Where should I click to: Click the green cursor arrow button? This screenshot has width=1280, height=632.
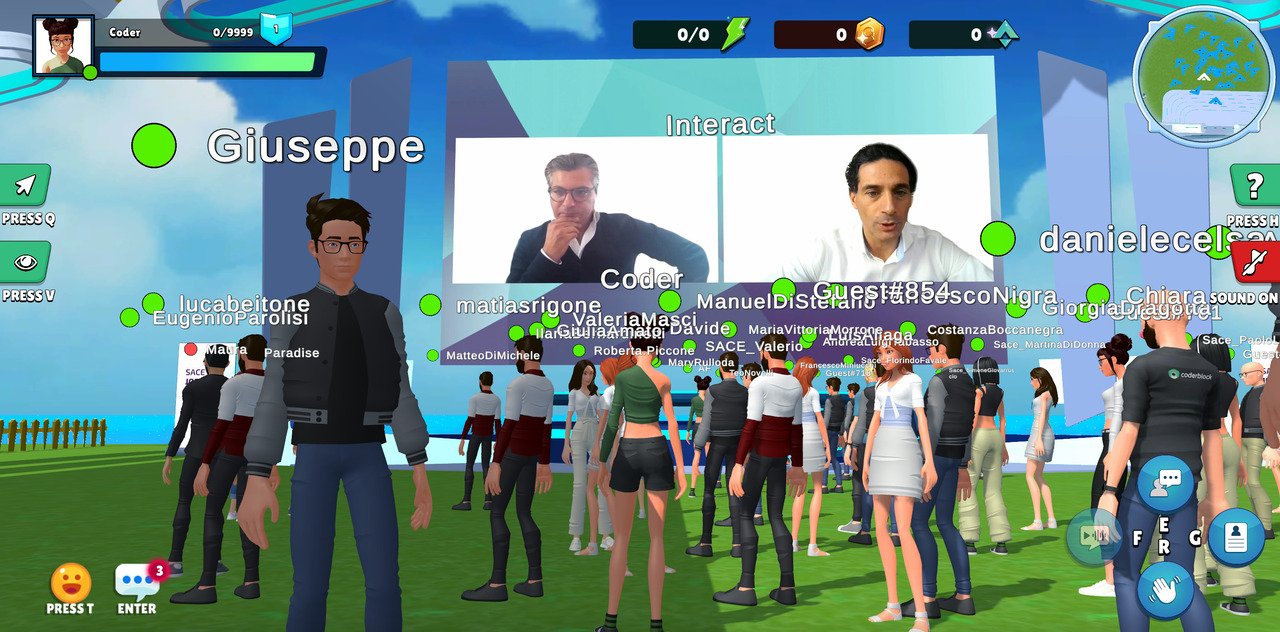25,185
